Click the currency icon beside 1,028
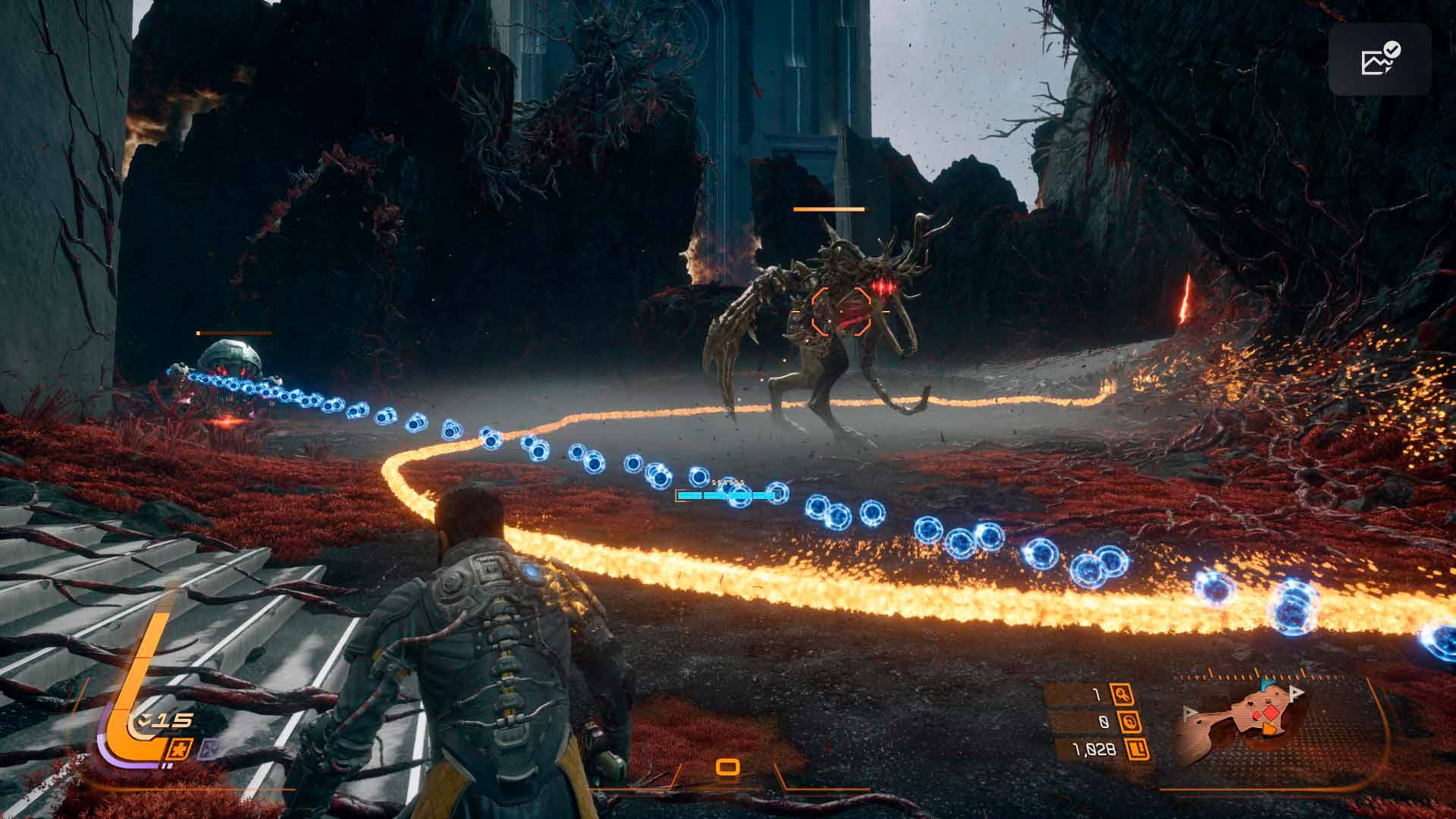This screenshot has height=819, width=1456. [1137, 751]
